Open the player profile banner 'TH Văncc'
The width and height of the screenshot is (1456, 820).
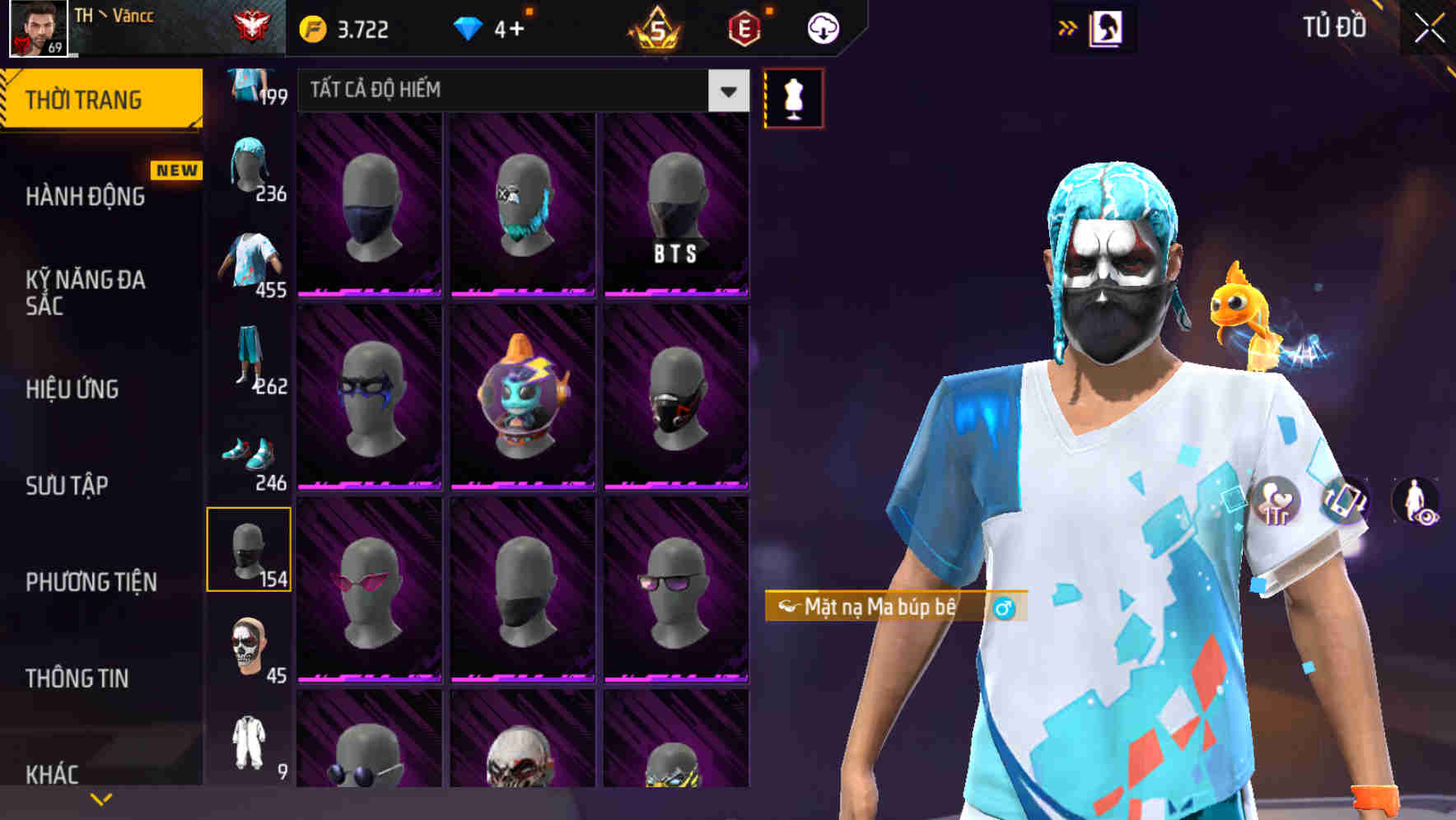[x=115, y=27]
